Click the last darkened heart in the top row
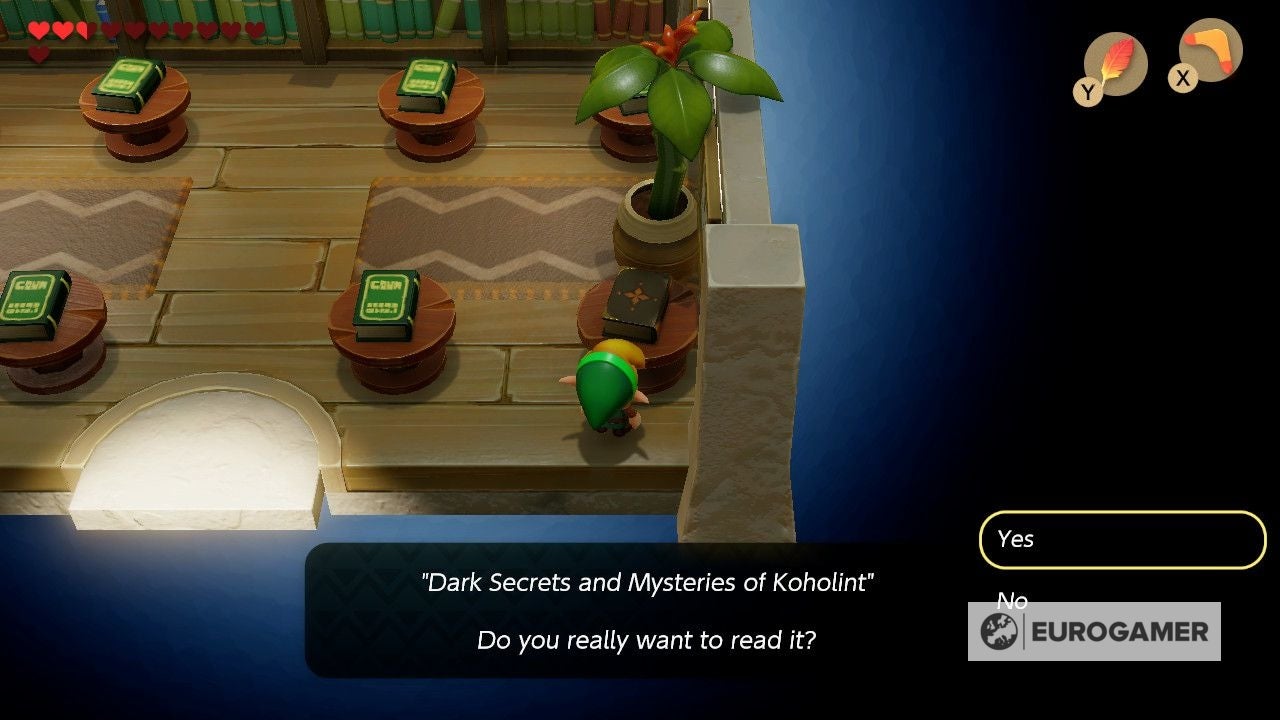This screenshot has width=1280, height=720. coord(253,30)
